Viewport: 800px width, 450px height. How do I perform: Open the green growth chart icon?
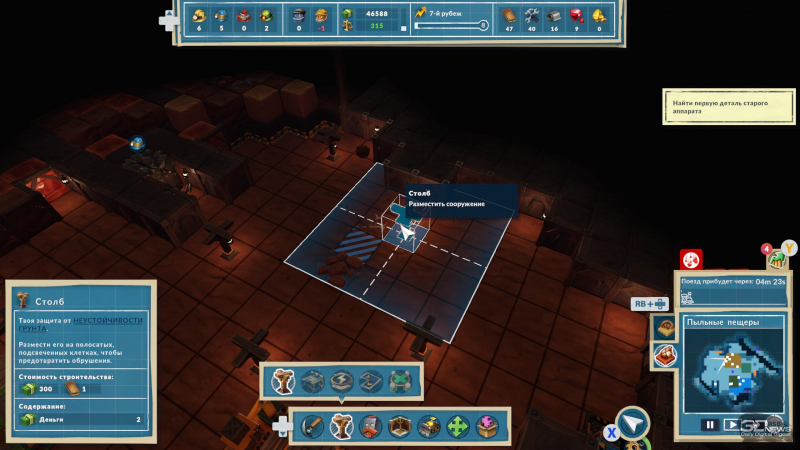pos(777,260)
